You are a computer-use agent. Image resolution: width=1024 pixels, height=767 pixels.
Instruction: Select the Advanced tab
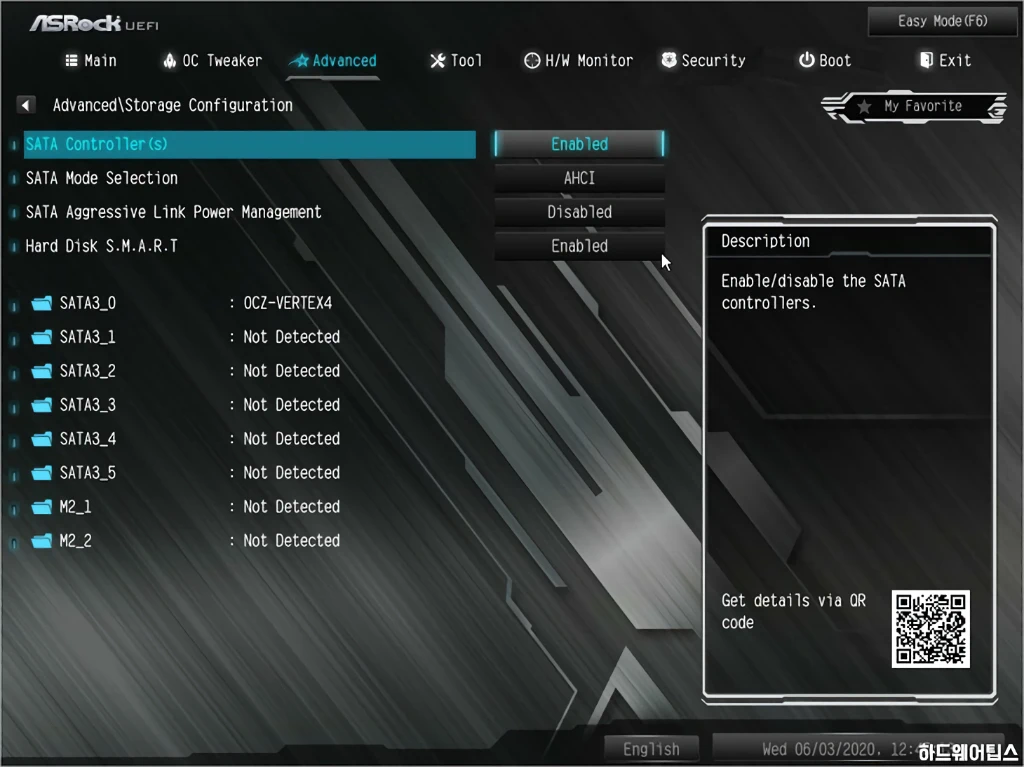click(333, 61)
